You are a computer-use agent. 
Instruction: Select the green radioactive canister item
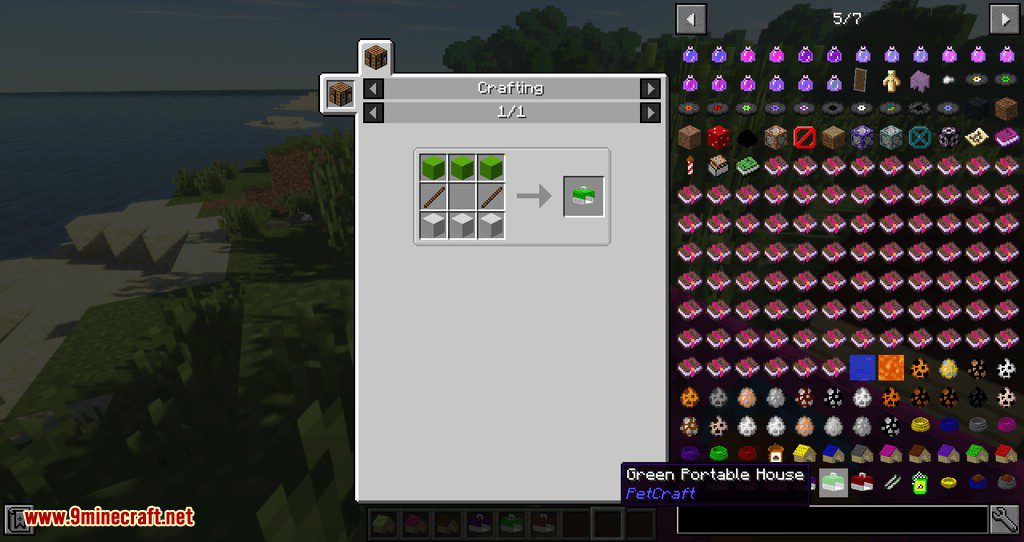919,483
